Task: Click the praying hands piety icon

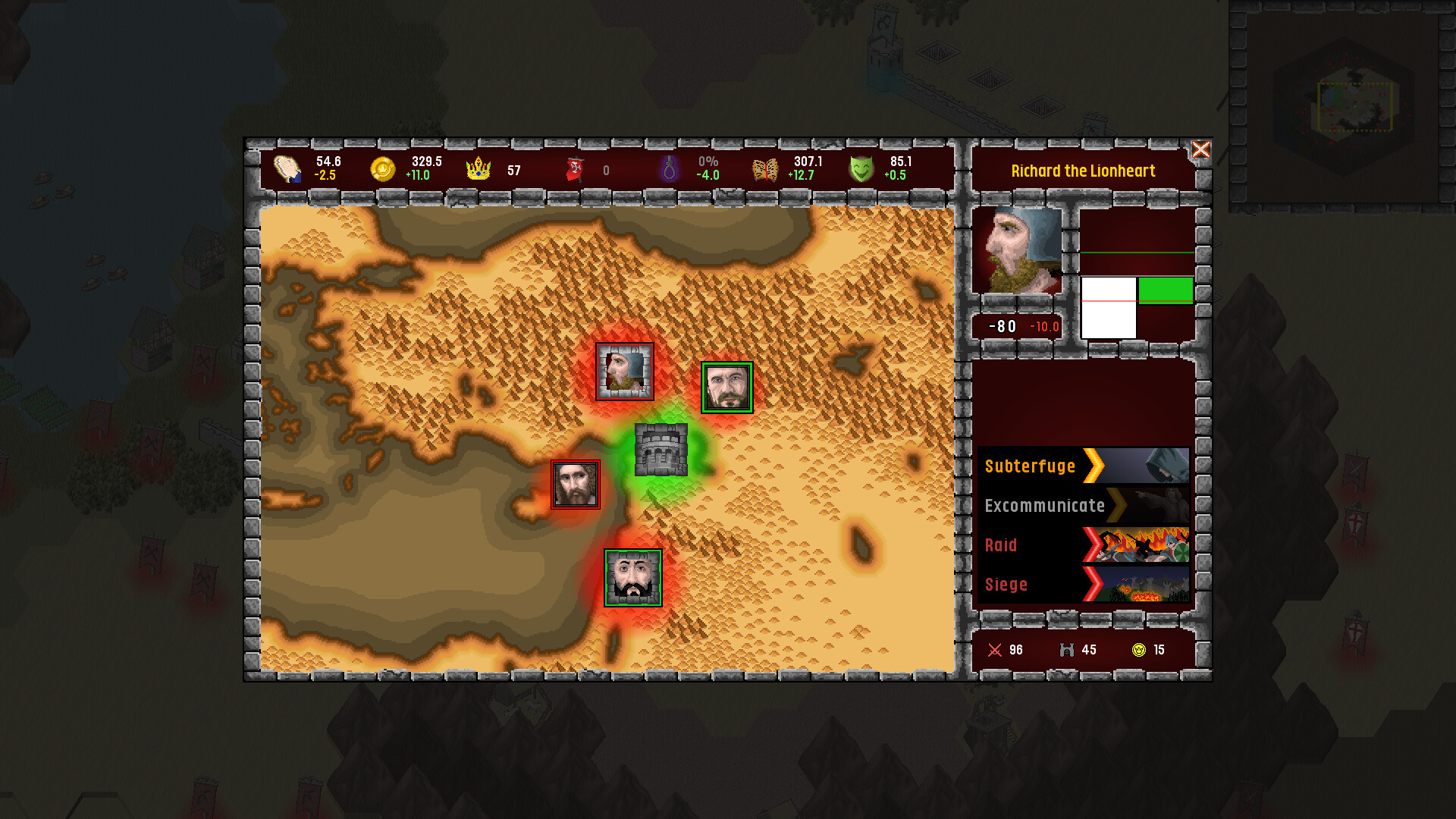Action: point(288,168)
